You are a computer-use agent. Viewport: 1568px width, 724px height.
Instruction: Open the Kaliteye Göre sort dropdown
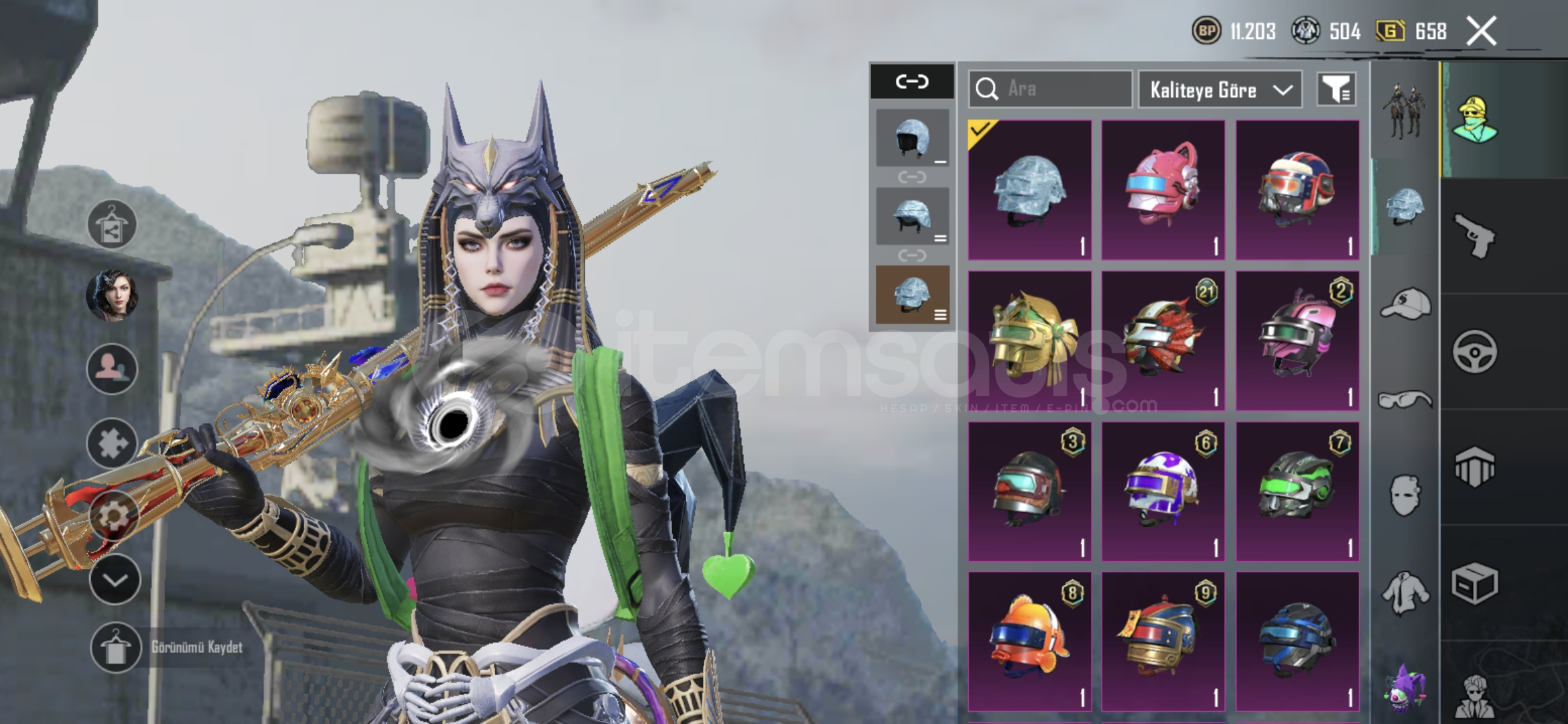(x=1220, y=90)
